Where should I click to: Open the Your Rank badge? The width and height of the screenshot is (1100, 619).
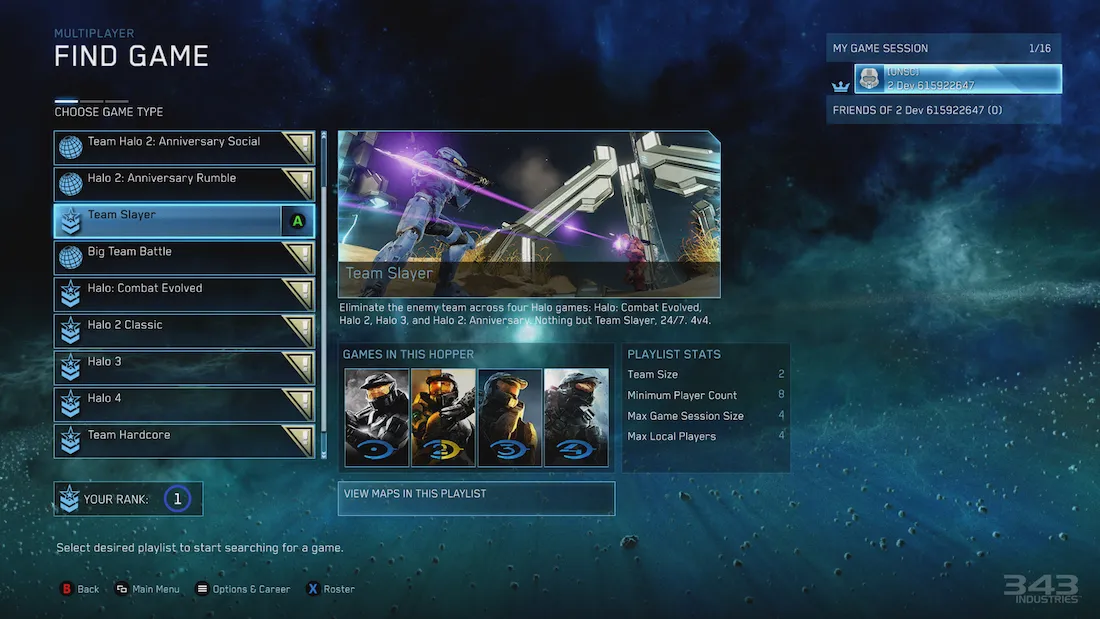[x=129, y=499]
